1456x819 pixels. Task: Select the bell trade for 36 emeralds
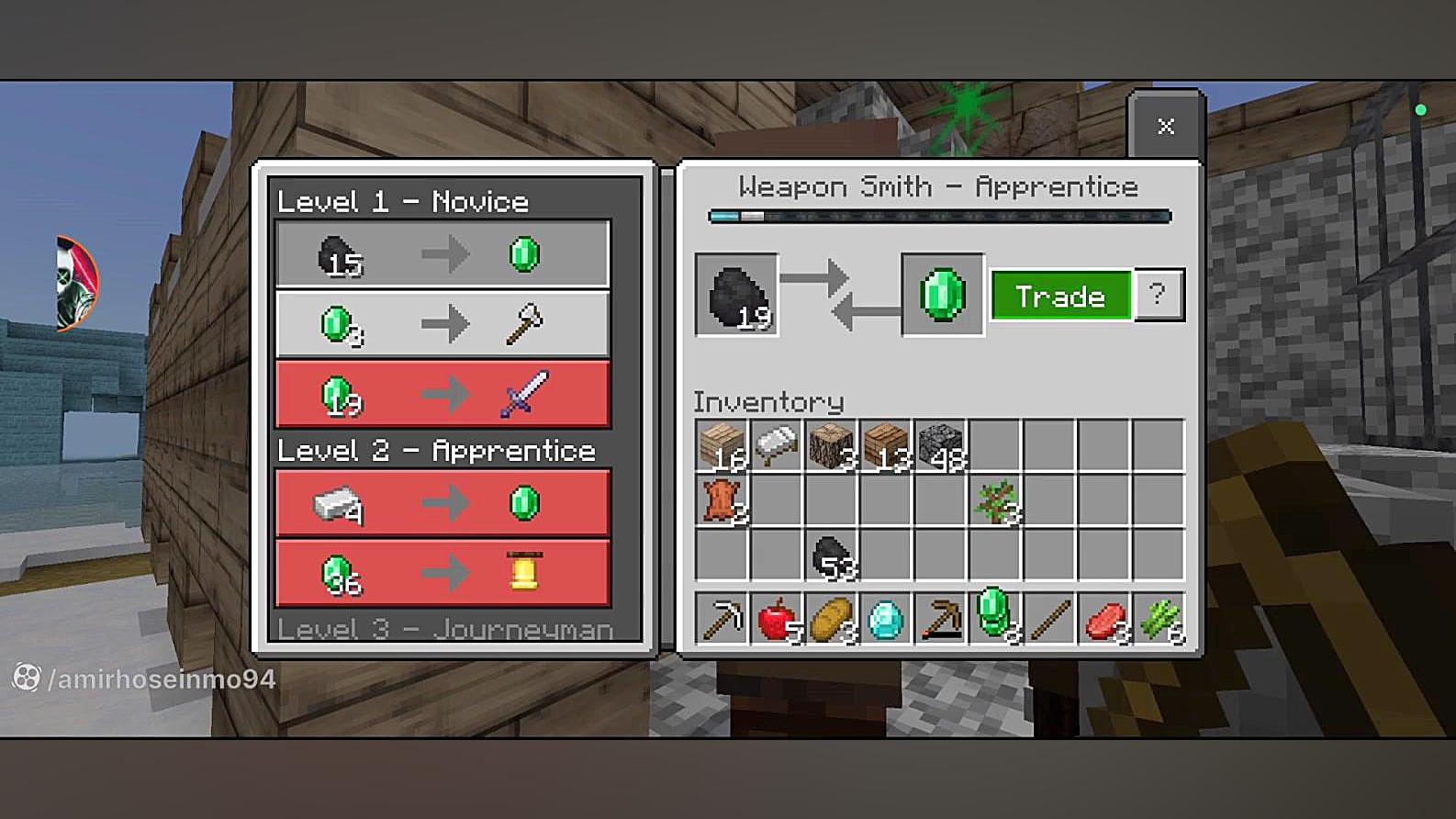[442, 573]
